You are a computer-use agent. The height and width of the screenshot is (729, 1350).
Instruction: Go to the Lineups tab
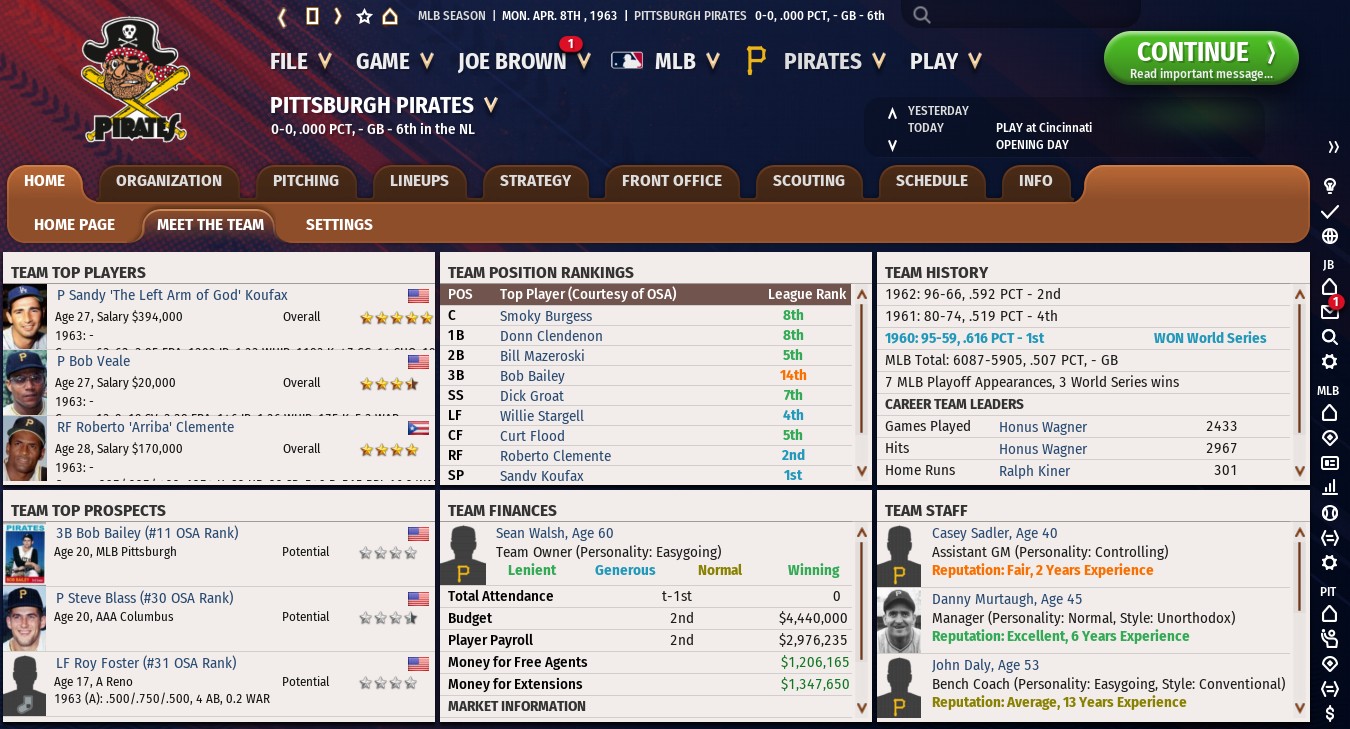click(419, 181)
